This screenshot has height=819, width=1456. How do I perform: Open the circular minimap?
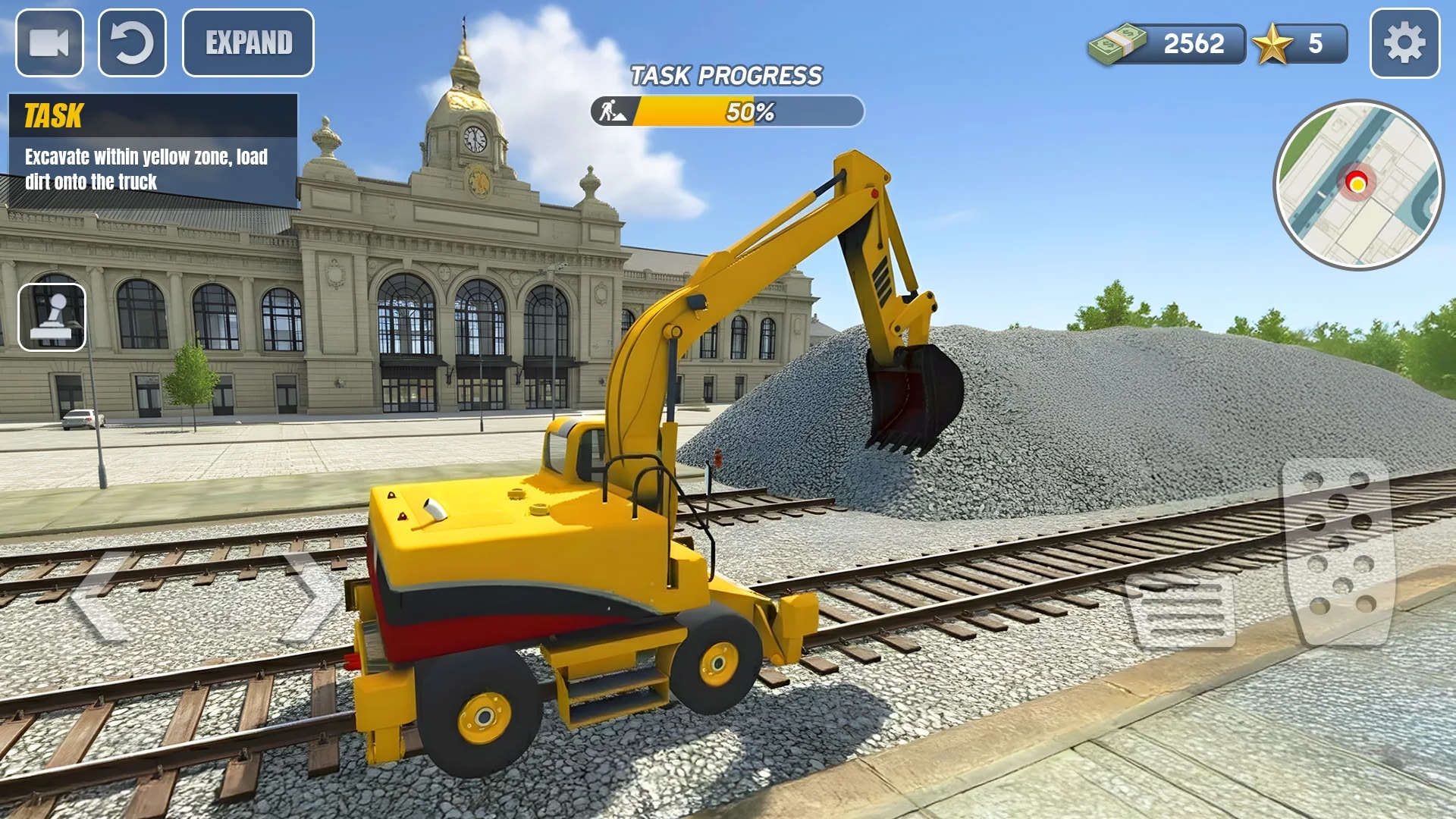1358,185
